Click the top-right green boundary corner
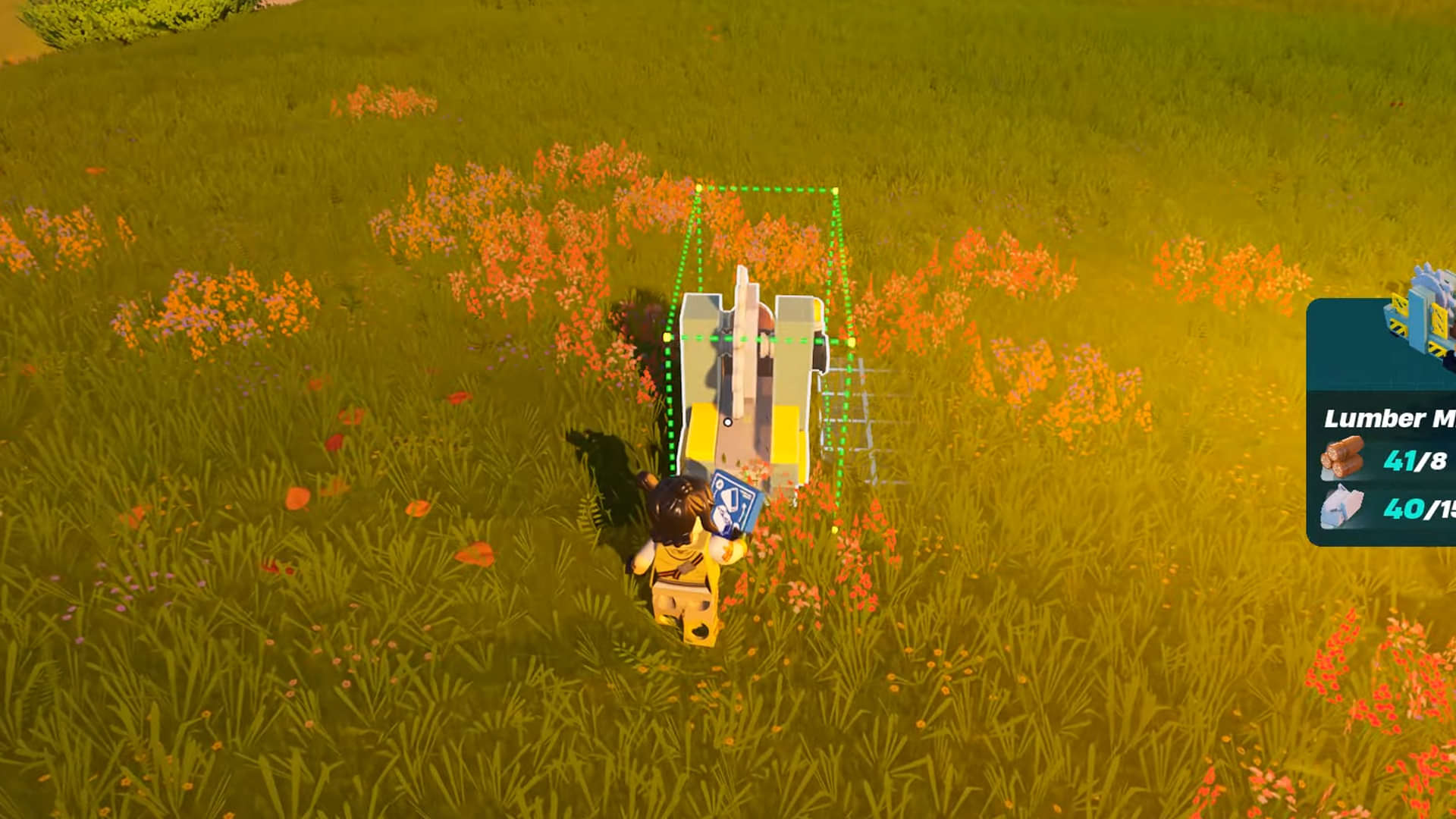The width and height of the screenshot is (1456, 819). click(x=836, y=190)
